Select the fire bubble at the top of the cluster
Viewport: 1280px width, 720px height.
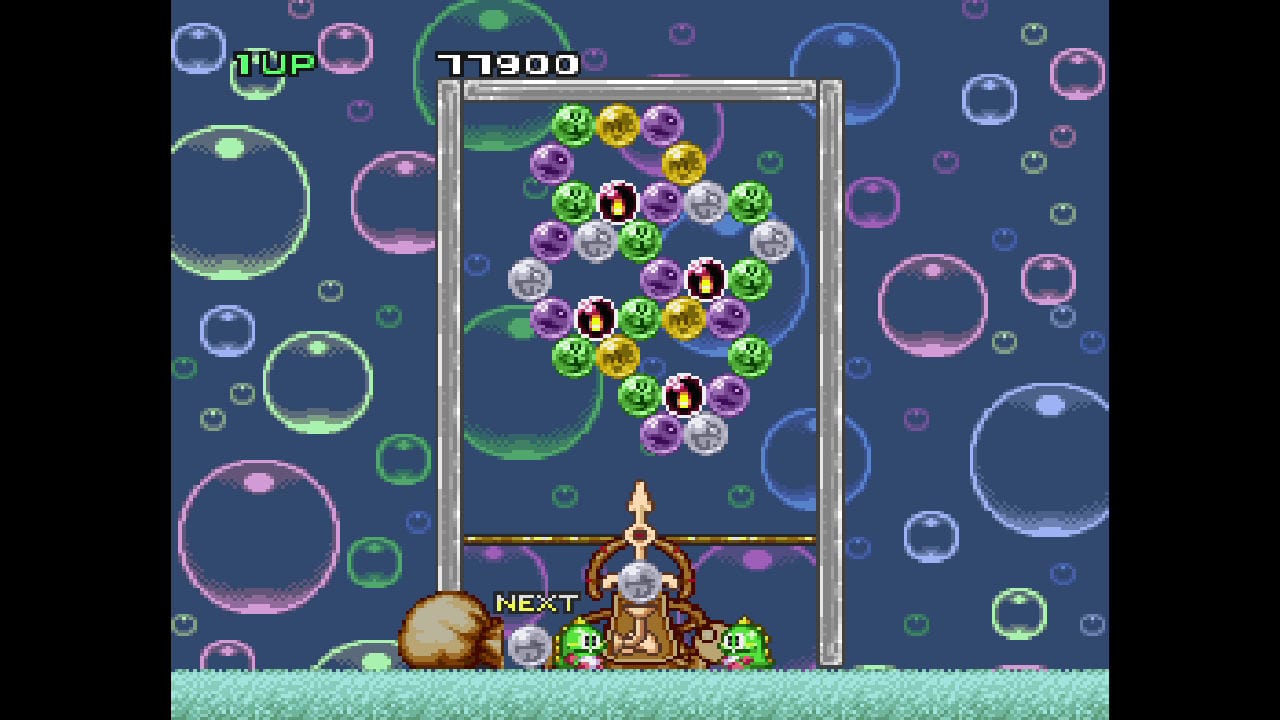pyautogui.click(x=617, y=201)
